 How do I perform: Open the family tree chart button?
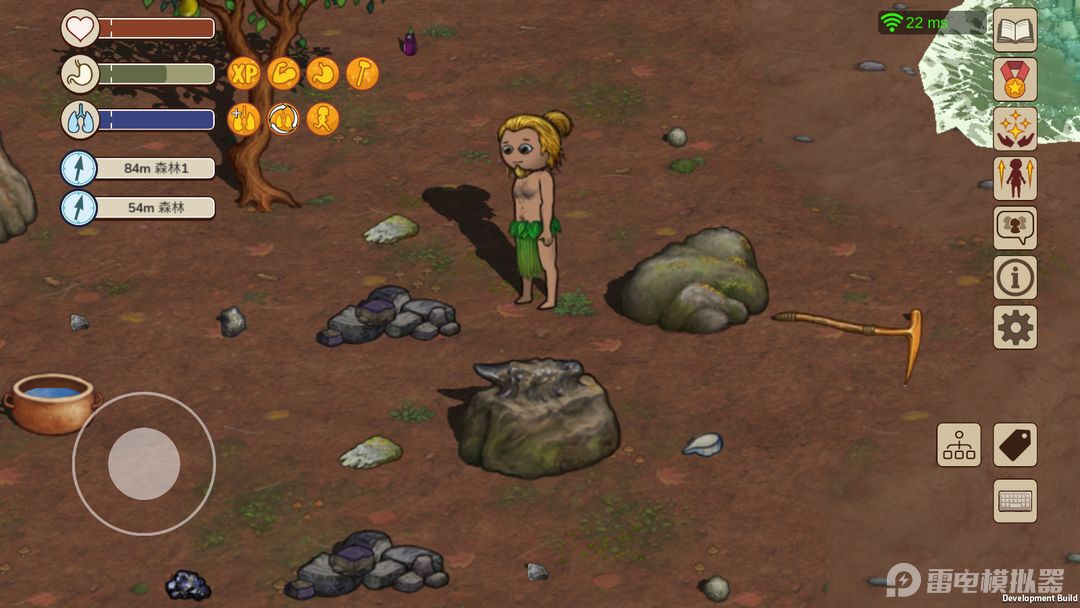tap(959, 445)
